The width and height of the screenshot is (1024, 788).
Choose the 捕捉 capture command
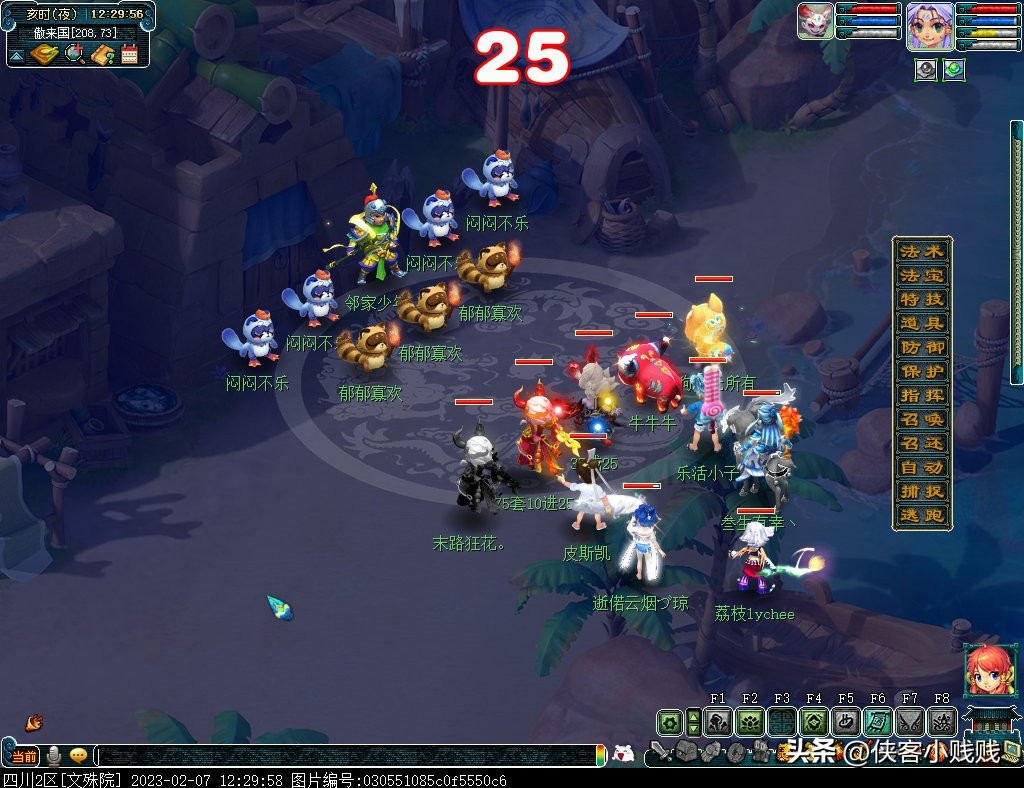(921, 491)
